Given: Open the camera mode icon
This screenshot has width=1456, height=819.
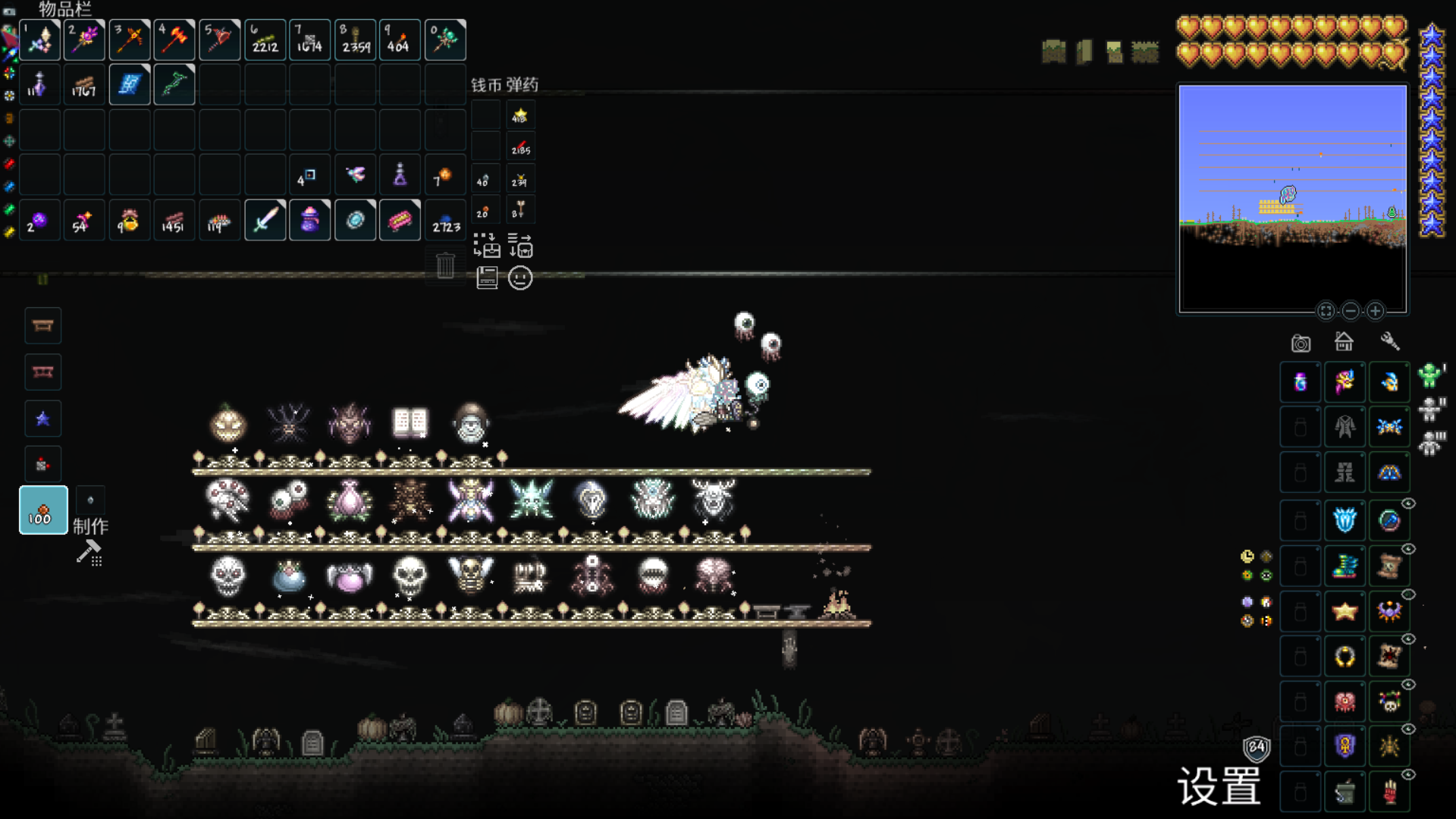Looking at the screenshot, I should tap(1301, 344).
